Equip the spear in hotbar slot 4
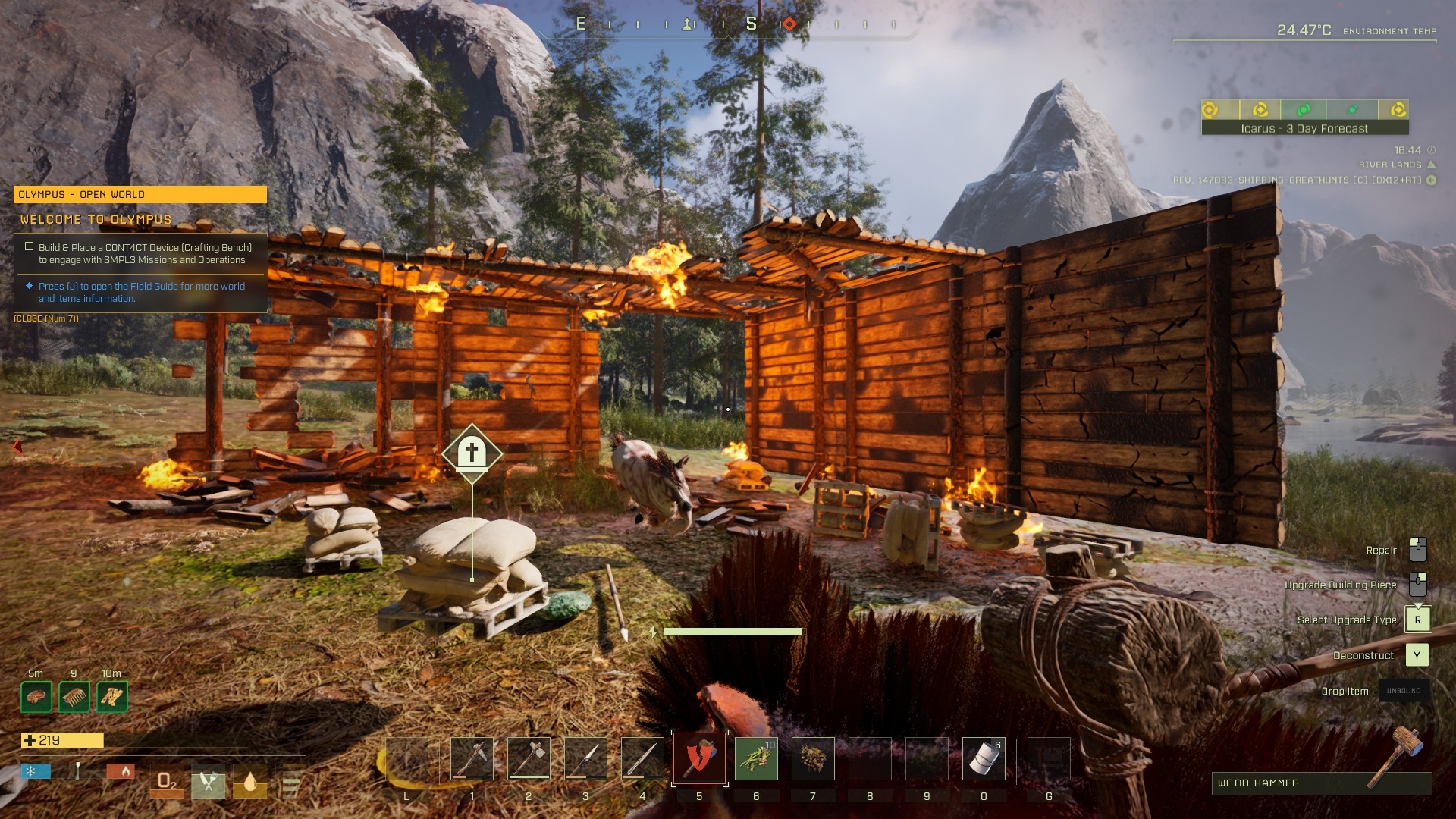 (642, 758)
